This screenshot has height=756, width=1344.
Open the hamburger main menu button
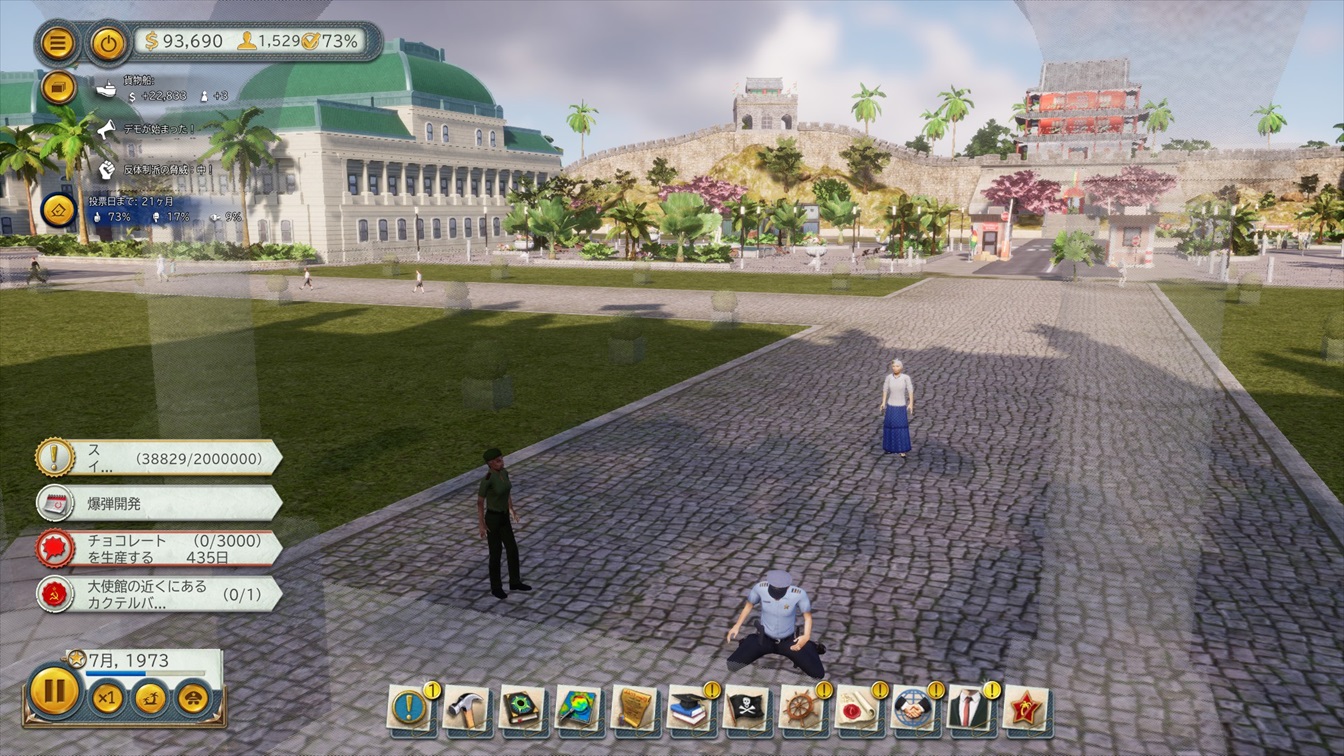click(58, 43)
